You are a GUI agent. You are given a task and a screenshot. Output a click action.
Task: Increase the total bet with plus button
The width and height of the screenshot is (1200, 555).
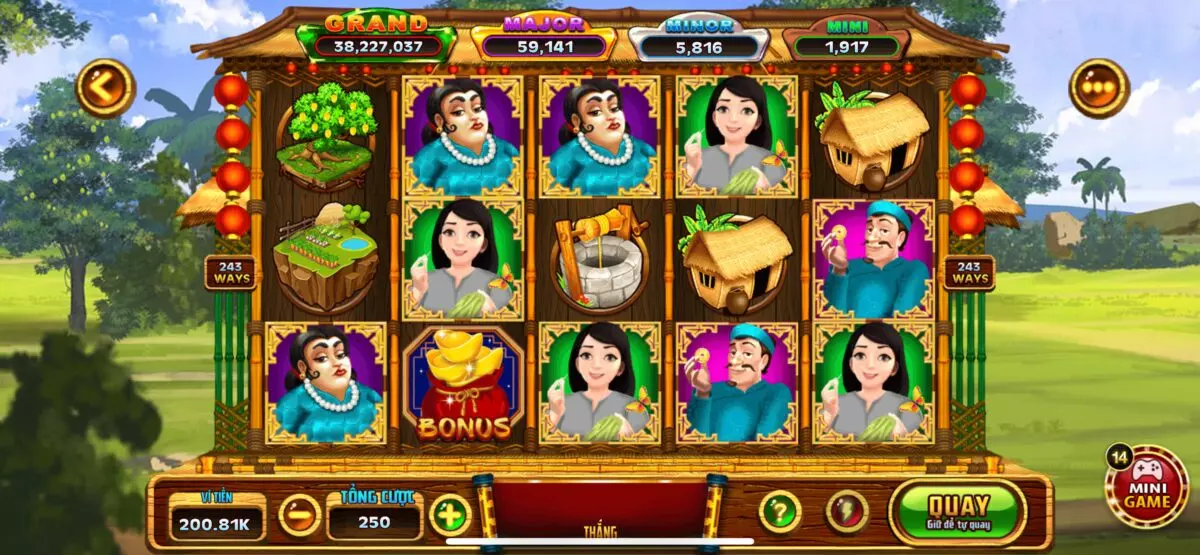450,514
